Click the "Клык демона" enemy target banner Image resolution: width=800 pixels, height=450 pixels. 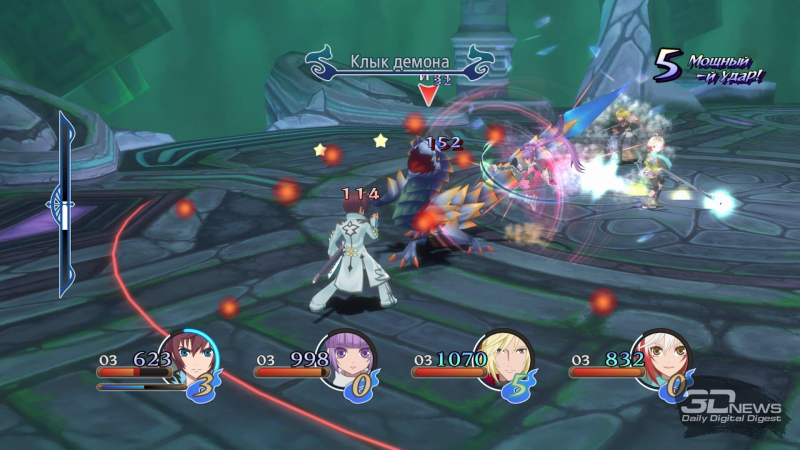(399, 63)
